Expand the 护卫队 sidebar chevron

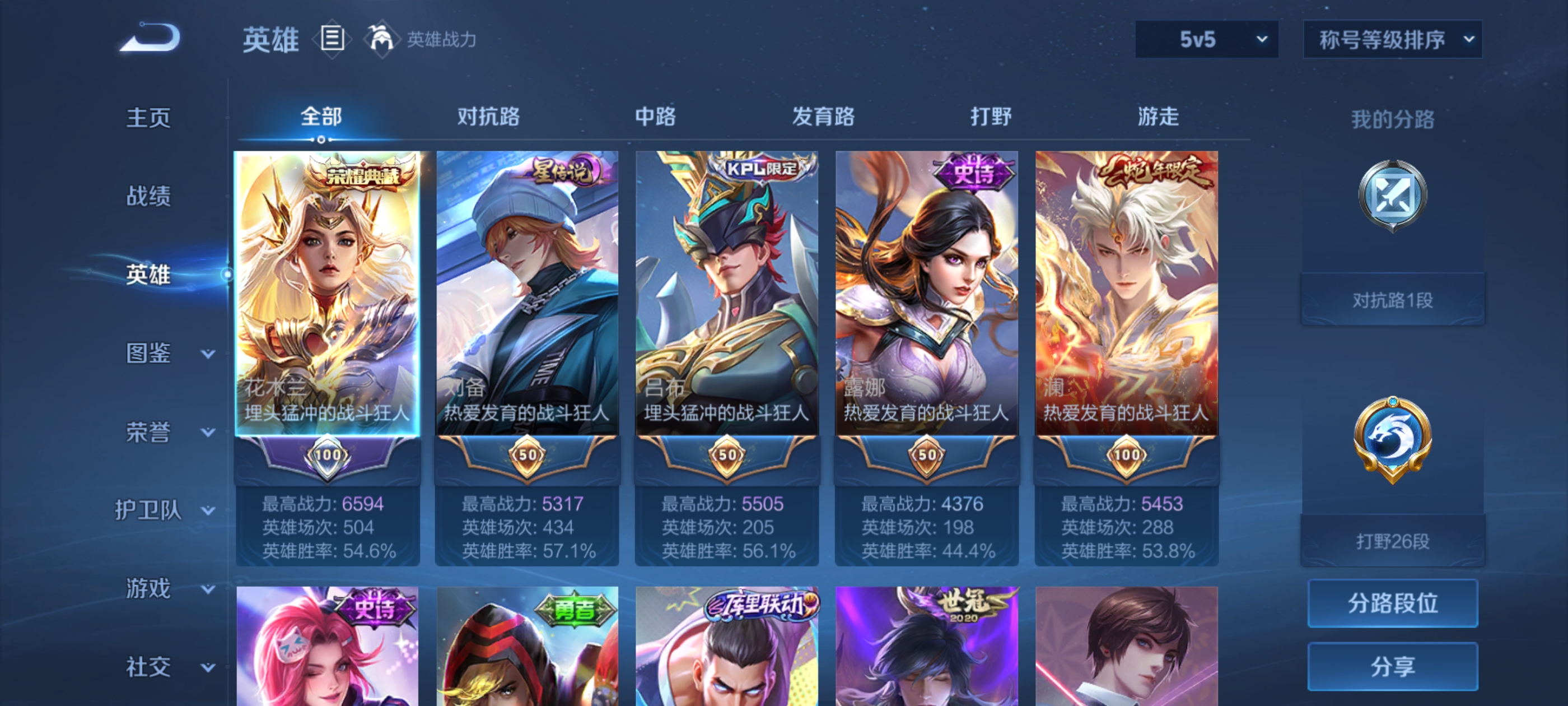pos(208,510)
